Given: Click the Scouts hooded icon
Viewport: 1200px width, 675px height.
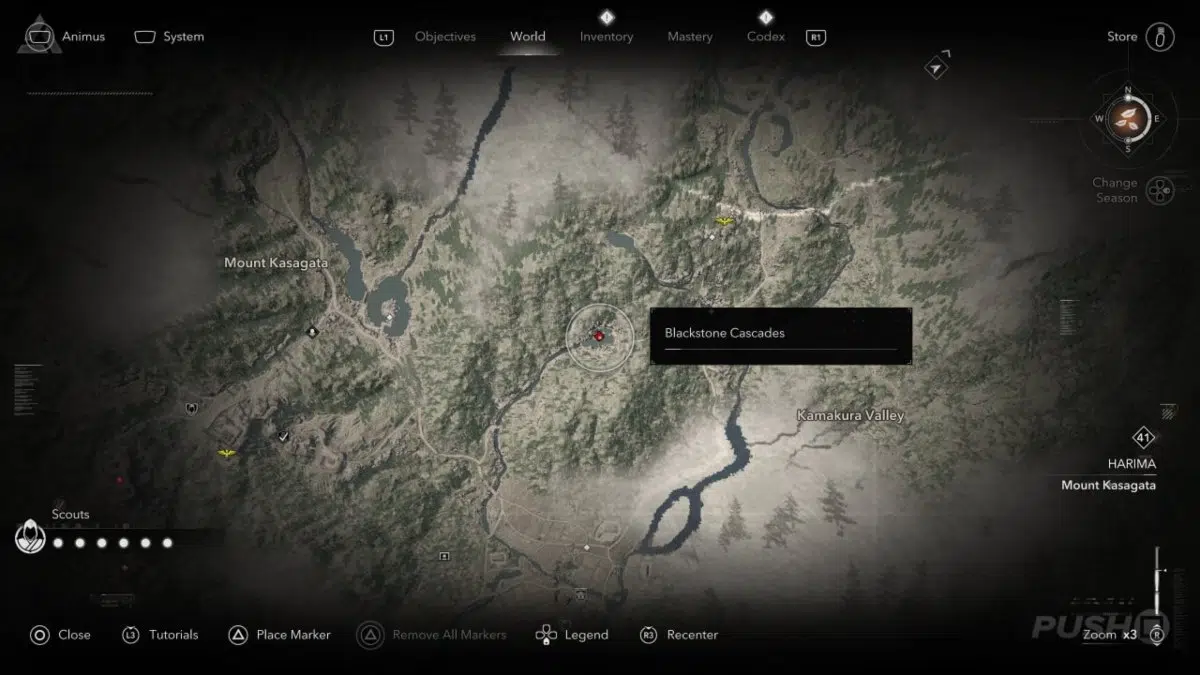Looking at the screenshot, I should tap(31, 538).
